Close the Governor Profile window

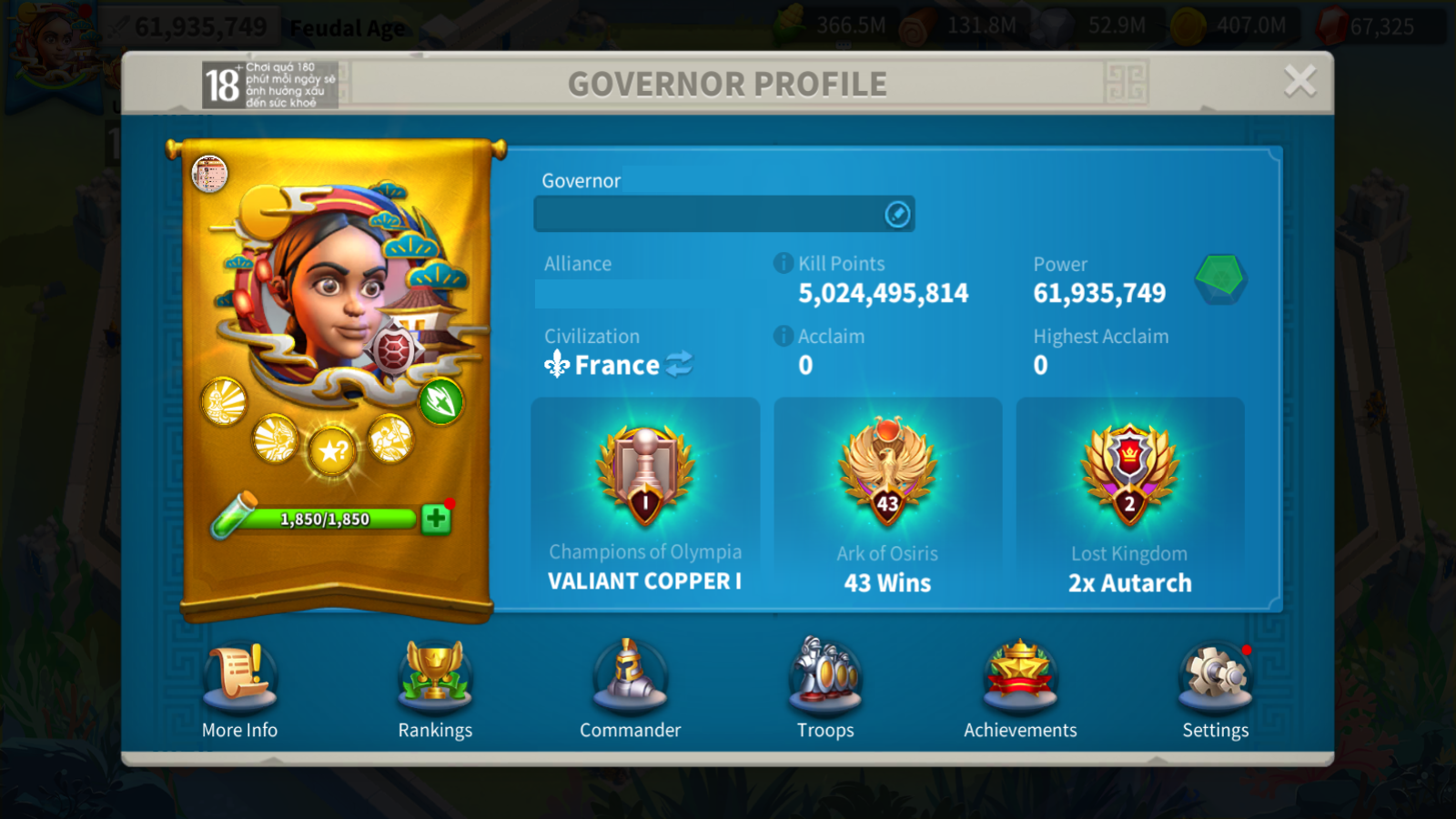coord(1299,81)
